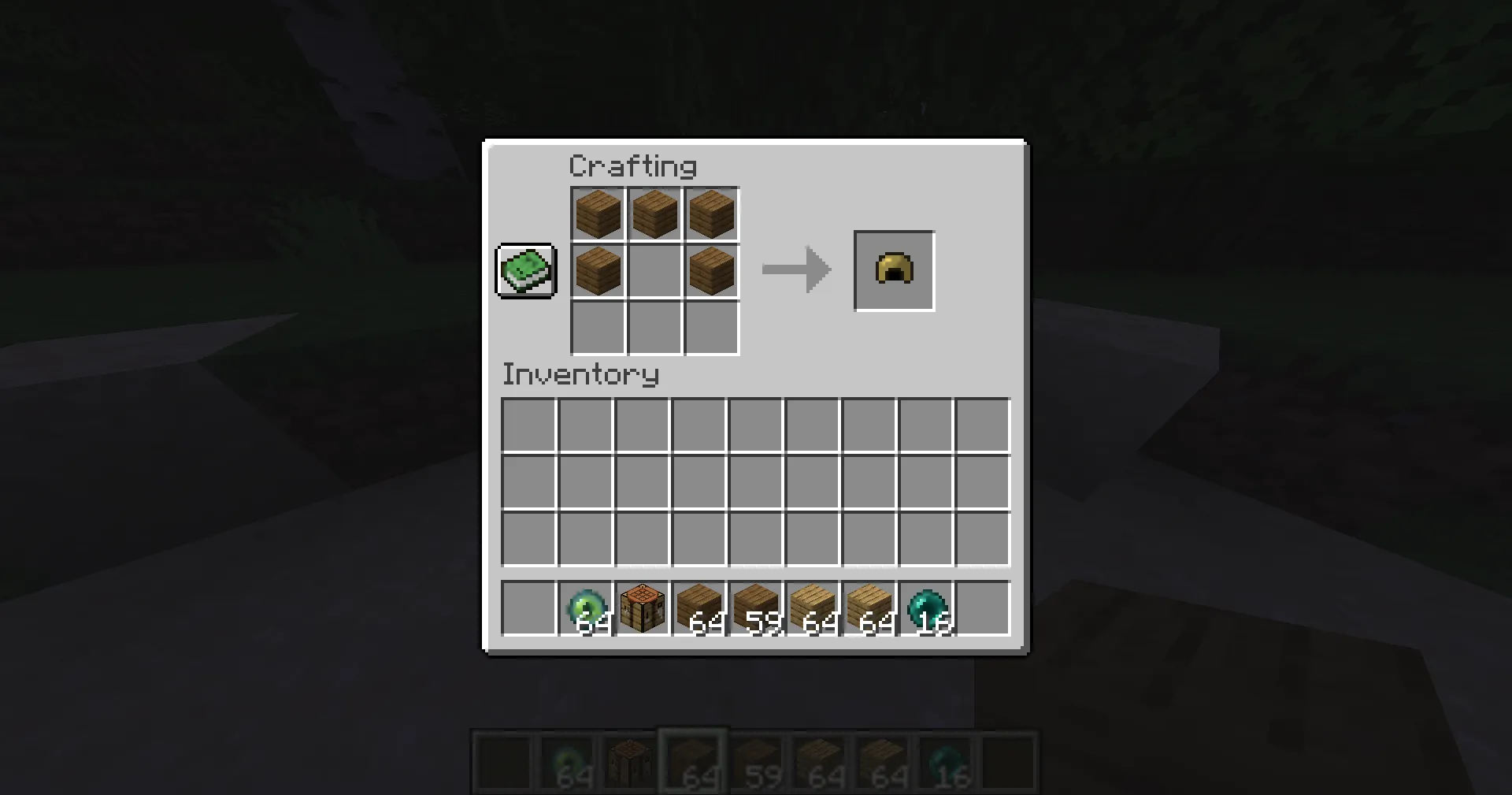
Task: Pick up the crafted turtle shell helmet
Action: pyautogui.click(x=894, y=270)
